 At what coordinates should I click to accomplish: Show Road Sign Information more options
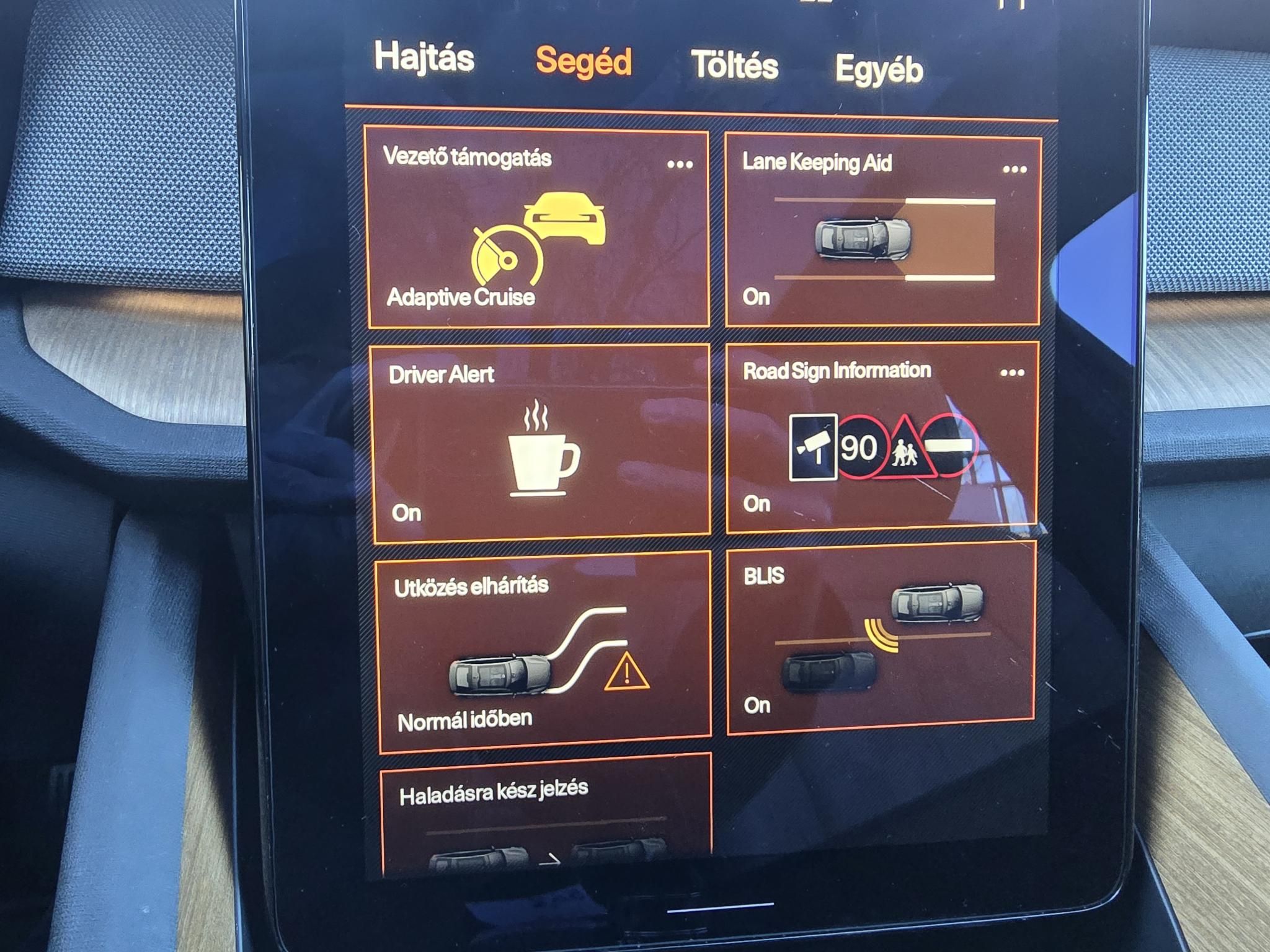[x=1012, y=372]
